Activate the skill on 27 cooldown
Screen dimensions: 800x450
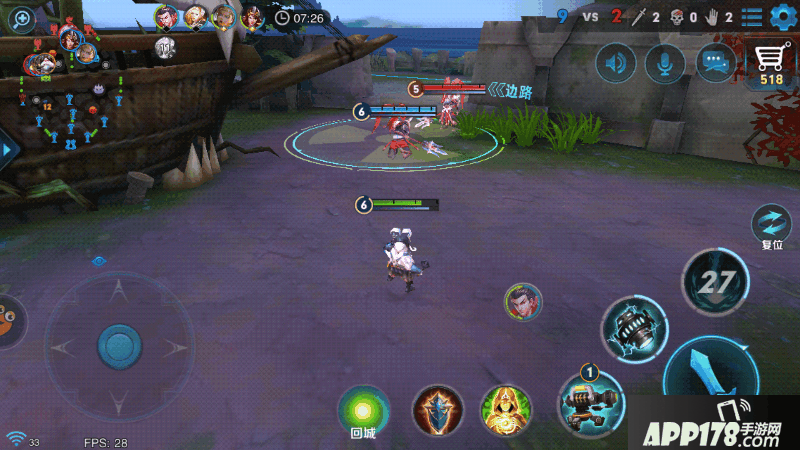(714, 281)
